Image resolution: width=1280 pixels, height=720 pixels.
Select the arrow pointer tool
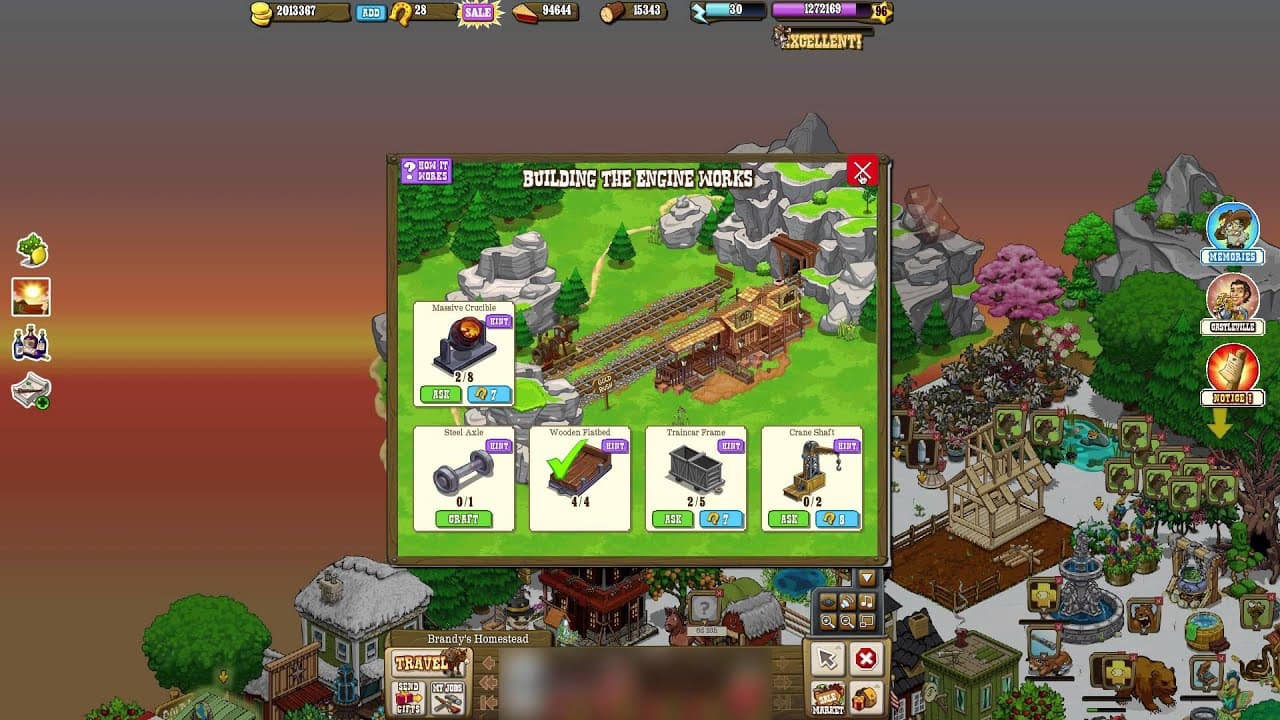point(826,661)
